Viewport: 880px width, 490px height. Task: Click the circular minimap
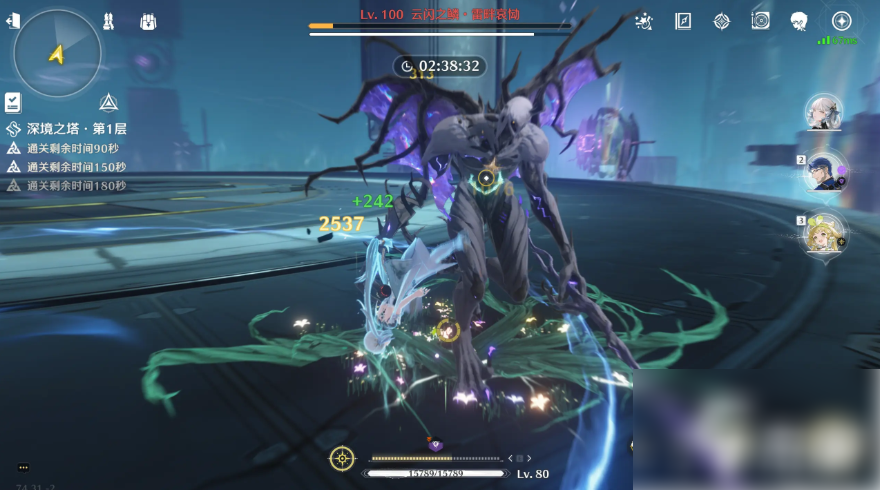[58, 53]
